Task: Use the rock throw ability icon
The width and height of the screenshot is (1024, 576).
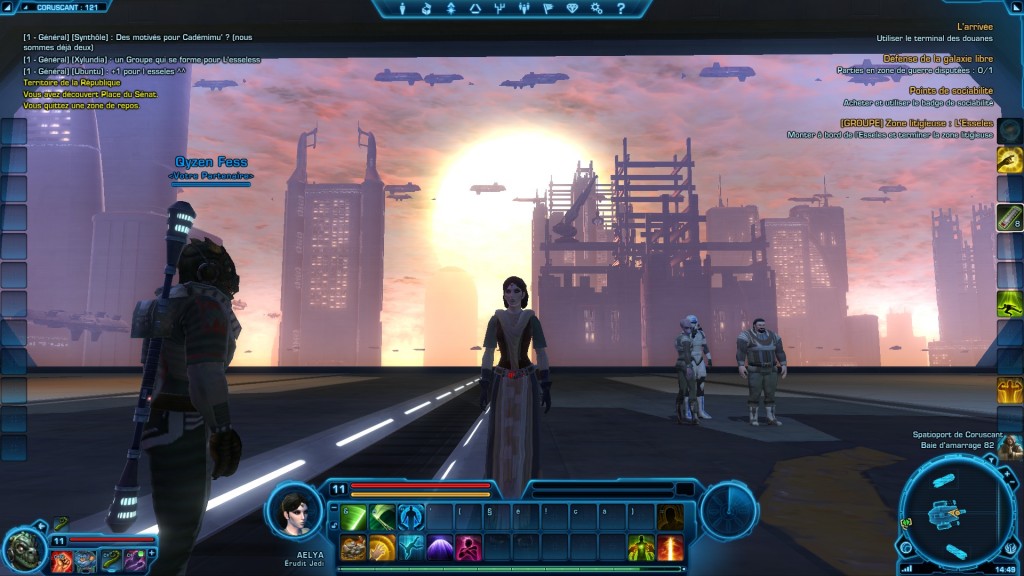Action: (x=353, y=547)
